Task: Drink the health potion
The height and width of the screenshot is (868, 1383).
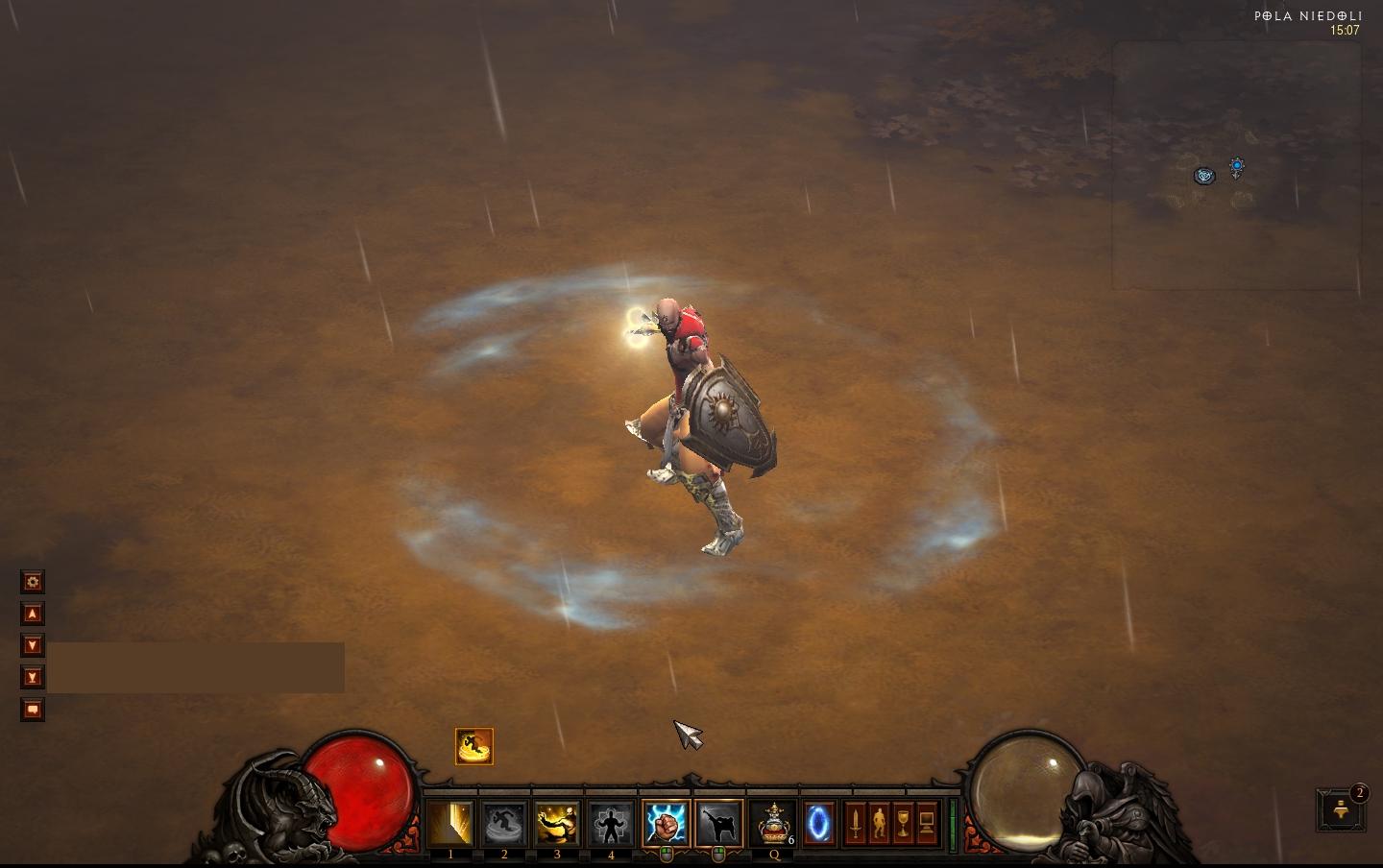Action: pyautogui.click(x=774, y=824)
